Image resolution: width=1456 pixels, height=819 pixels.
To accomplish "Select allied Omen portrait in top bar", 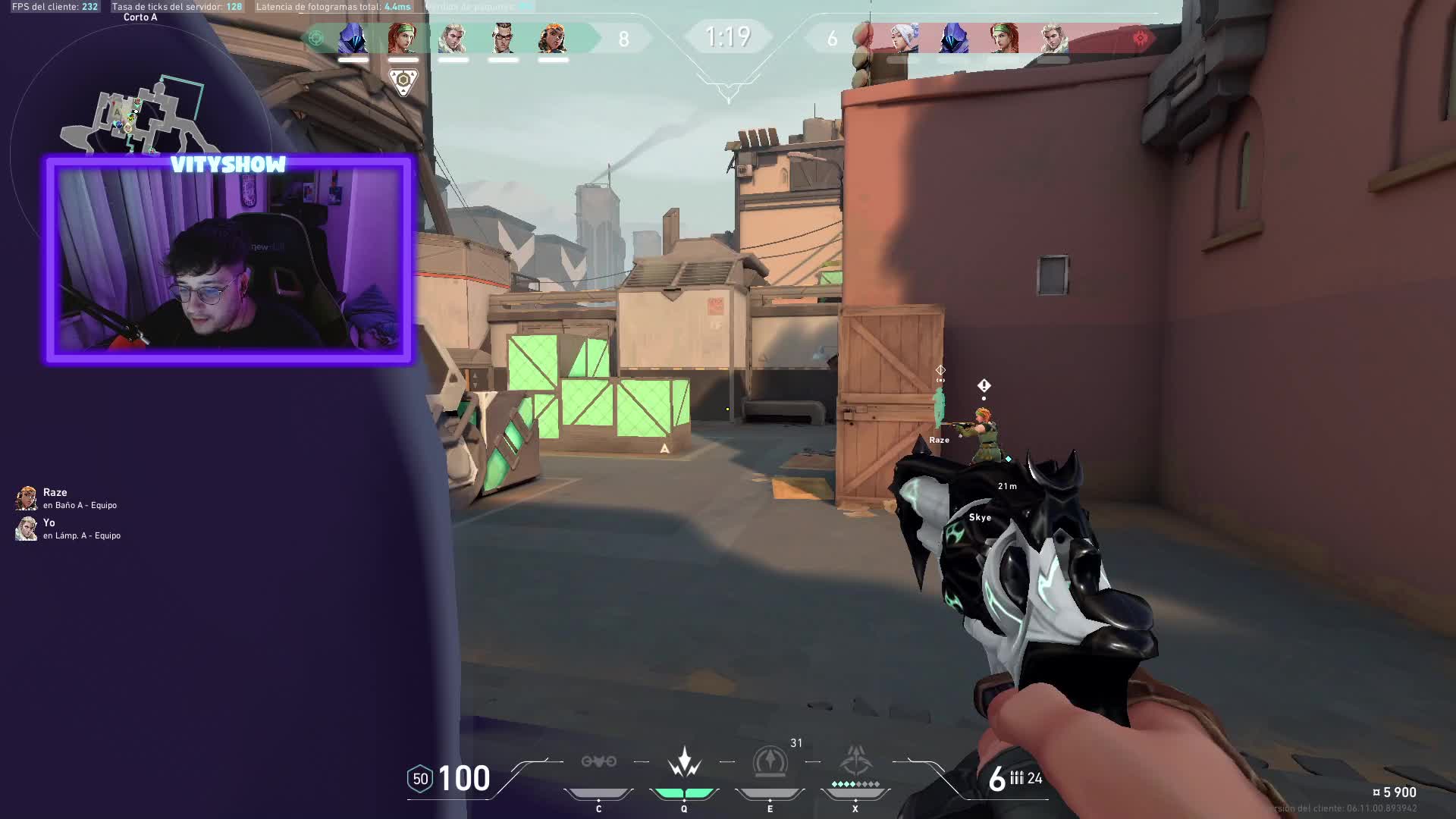I will click(x=353, y=38).
